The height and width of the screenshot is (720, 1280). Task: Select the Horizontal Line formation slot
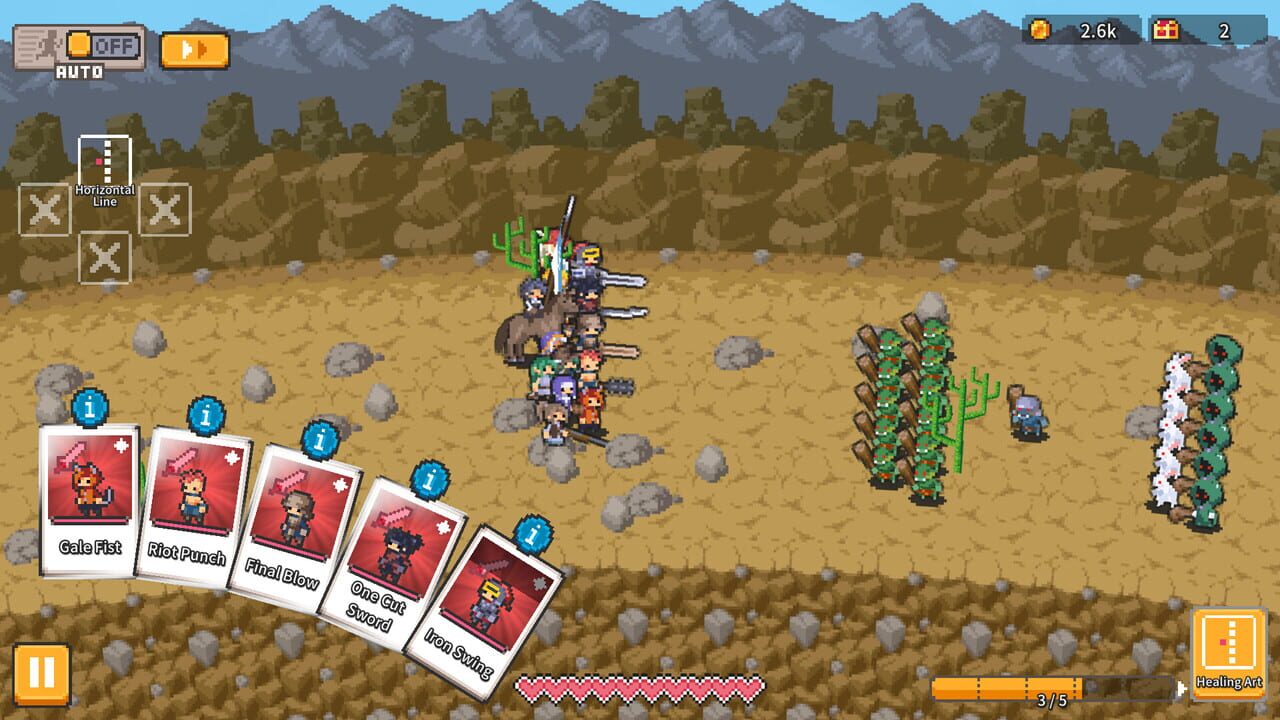point(104,161)
